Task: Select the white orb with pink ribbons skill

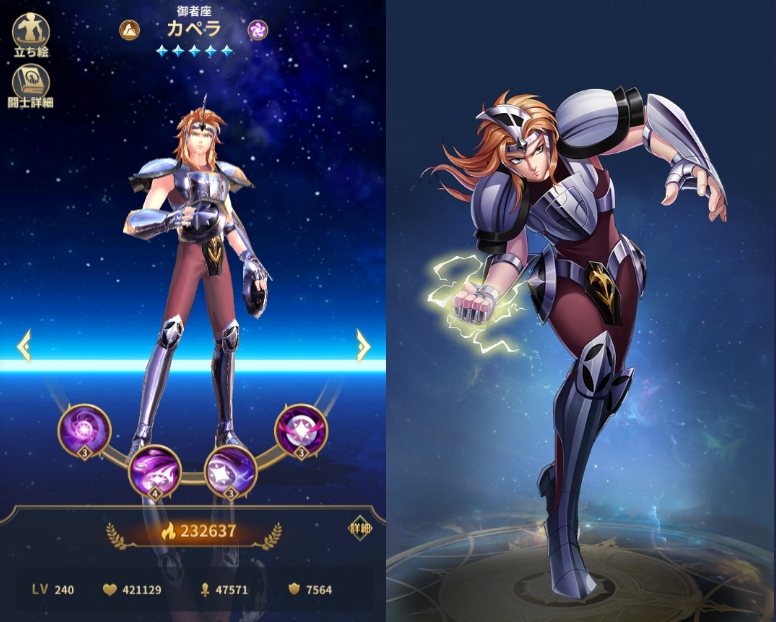Action: pyautogui.click(x=301, y=430)
